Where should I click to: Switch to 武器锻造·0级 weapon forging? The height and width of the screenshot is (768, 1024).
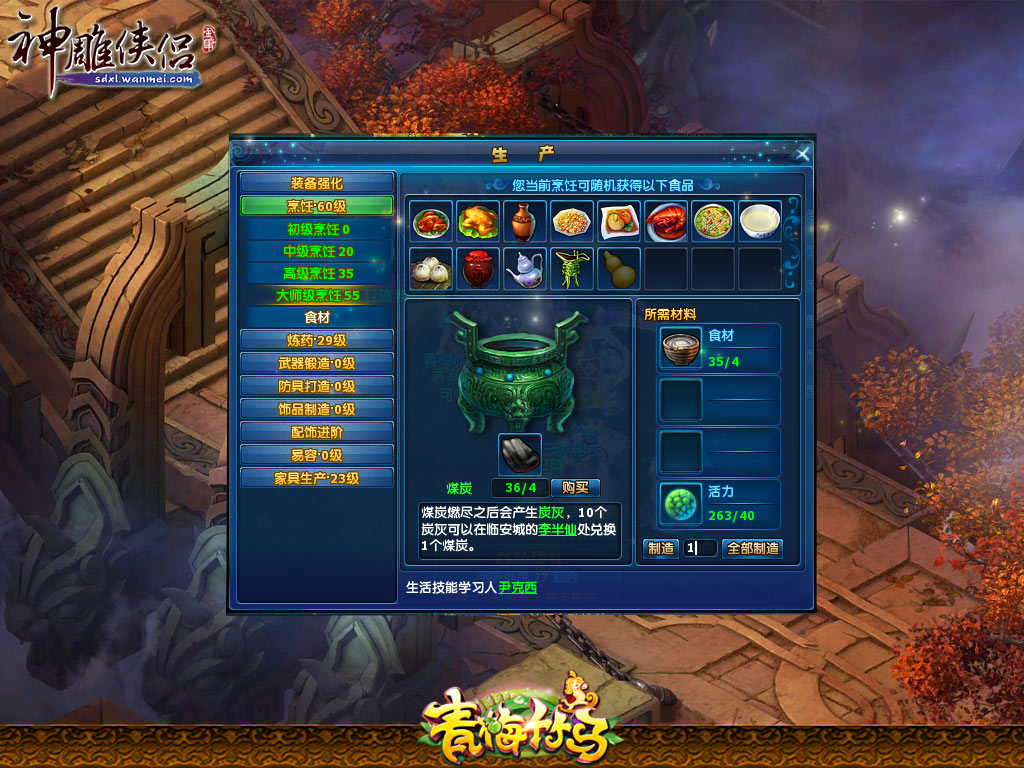[316, 363]
